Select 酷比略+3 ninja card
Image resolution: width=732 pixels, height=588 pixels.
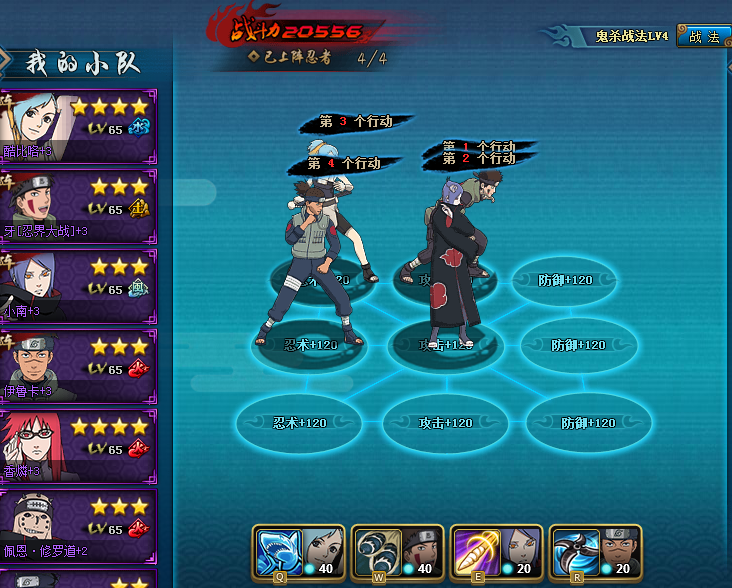[x=78, y=126]
